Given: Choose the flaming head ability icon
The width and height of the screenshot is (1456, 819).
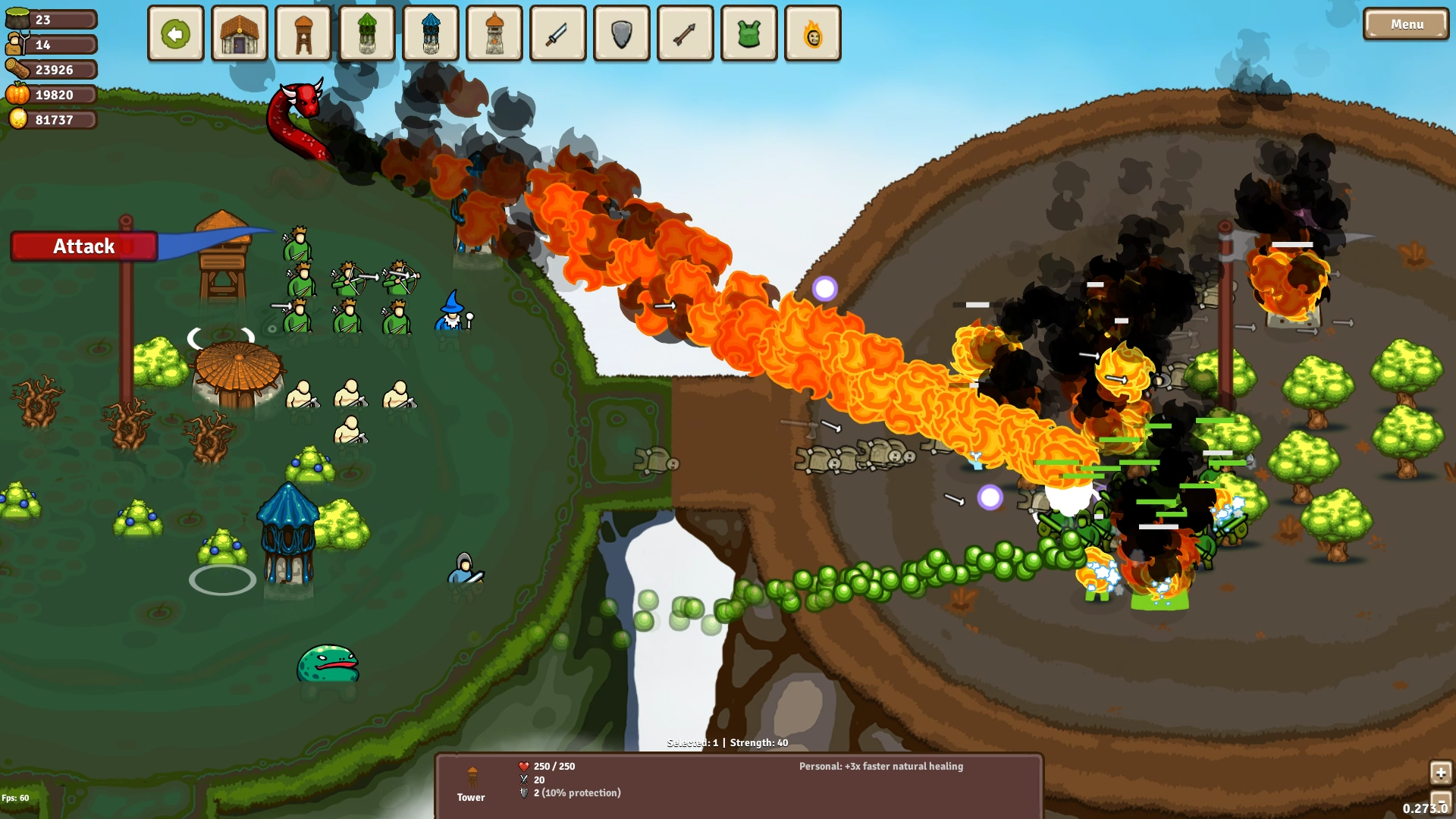Looking at the screenshot, I should point(812,33).
